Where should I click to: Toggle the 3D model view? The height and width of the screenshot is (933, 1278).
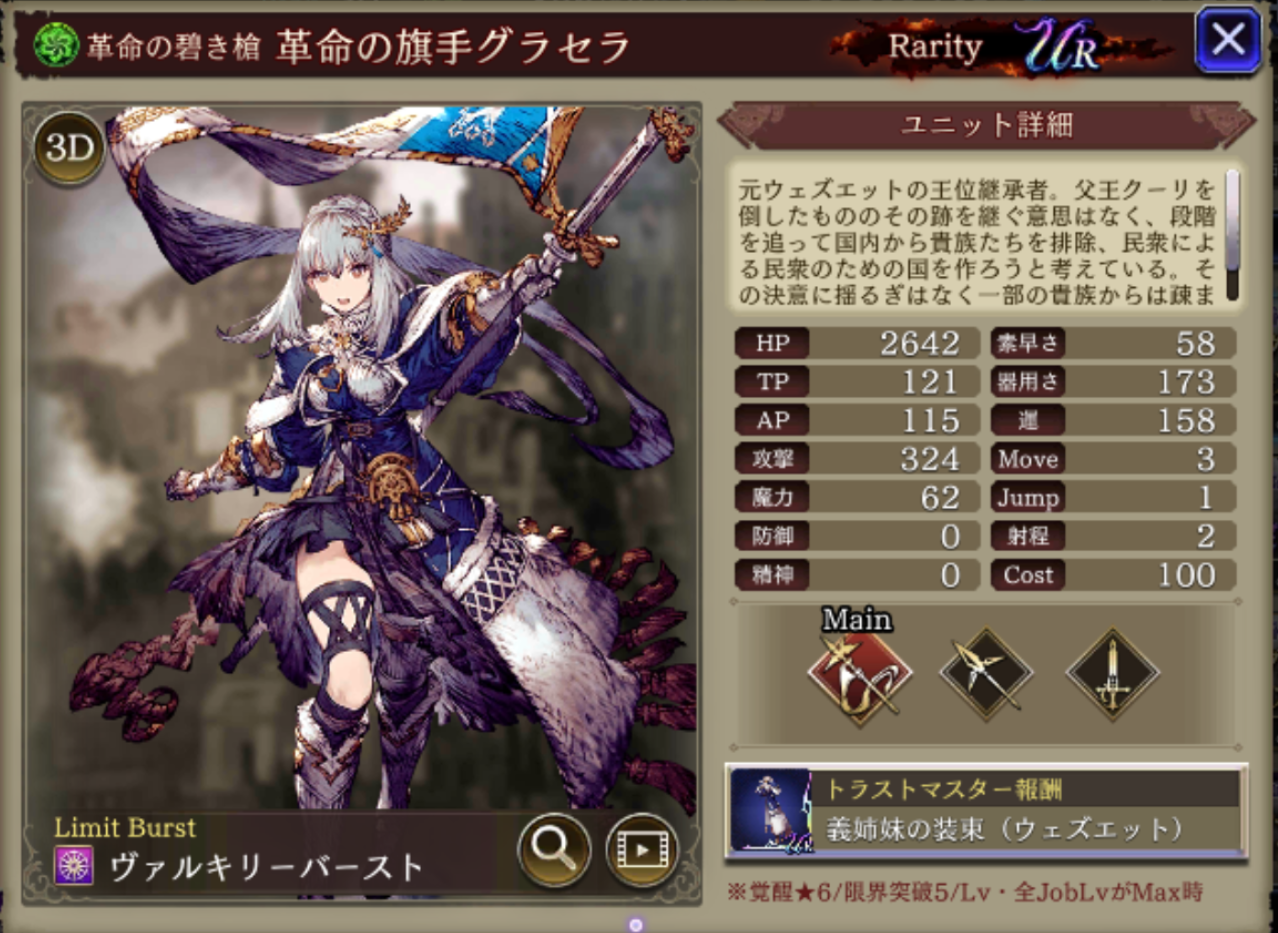click(70, 149)
